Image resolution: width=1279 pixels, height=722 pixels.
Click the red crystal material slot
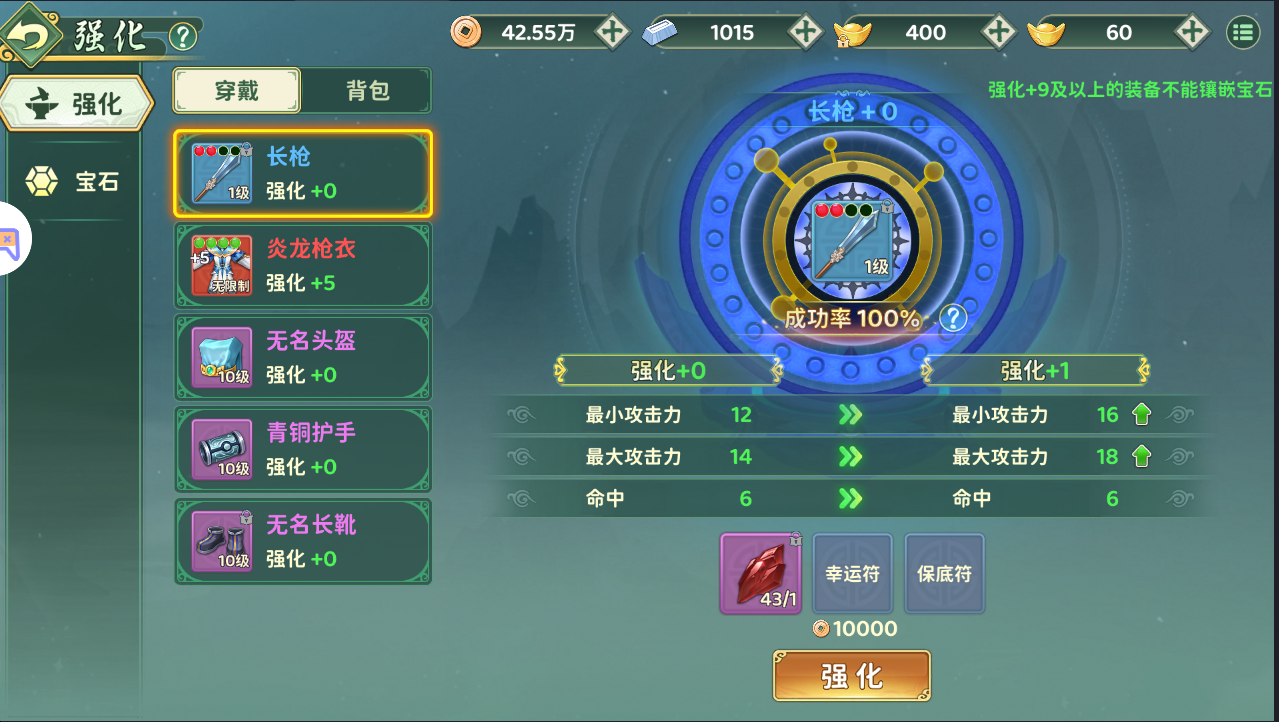pyautogui.click(x=760, y=573)
